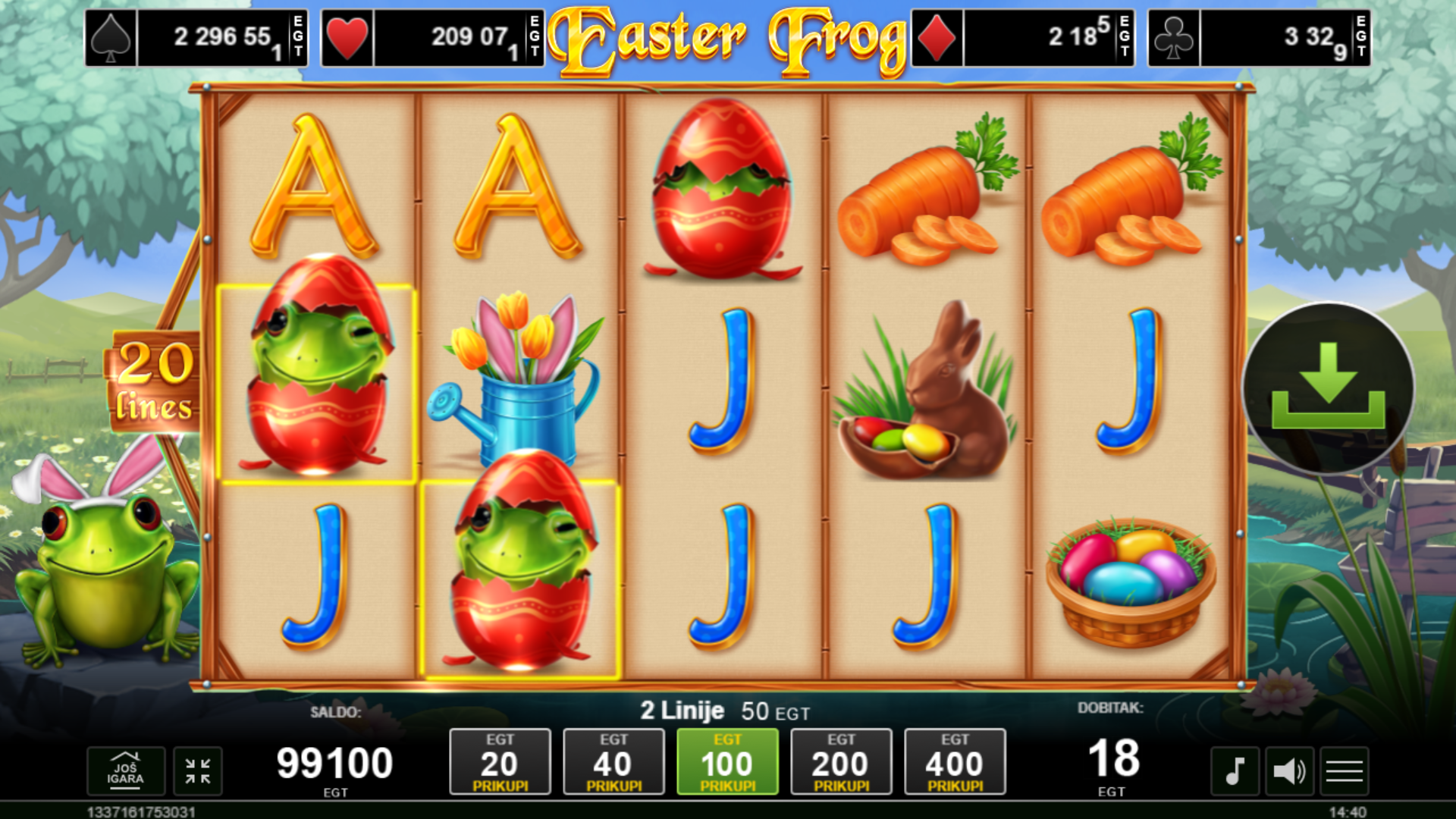Pick the 400 EGT bet option
The image size is (1456, 819).
[955, 762]
